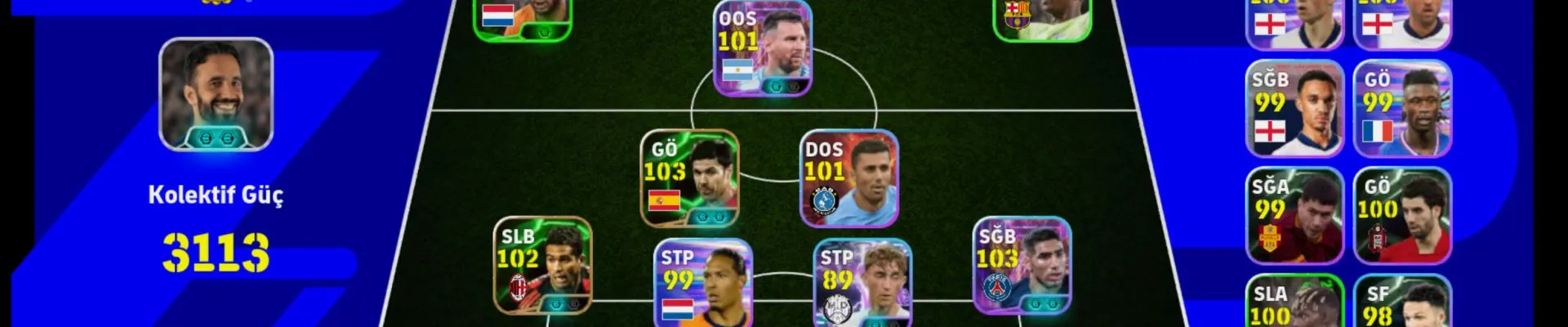1568x327 pixels.
Task: Pick the SLA 100 substitute card
Action: click(1294, 304)
